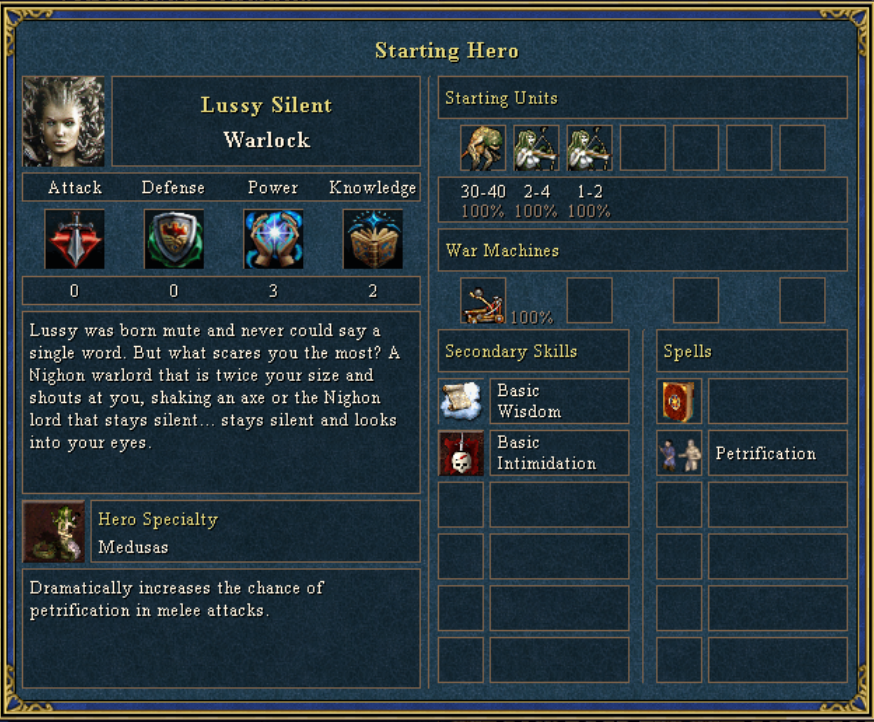The height and width of the screenshot is (722, 874).
Task: Select the Petrification spell icon
Action: 679,453
